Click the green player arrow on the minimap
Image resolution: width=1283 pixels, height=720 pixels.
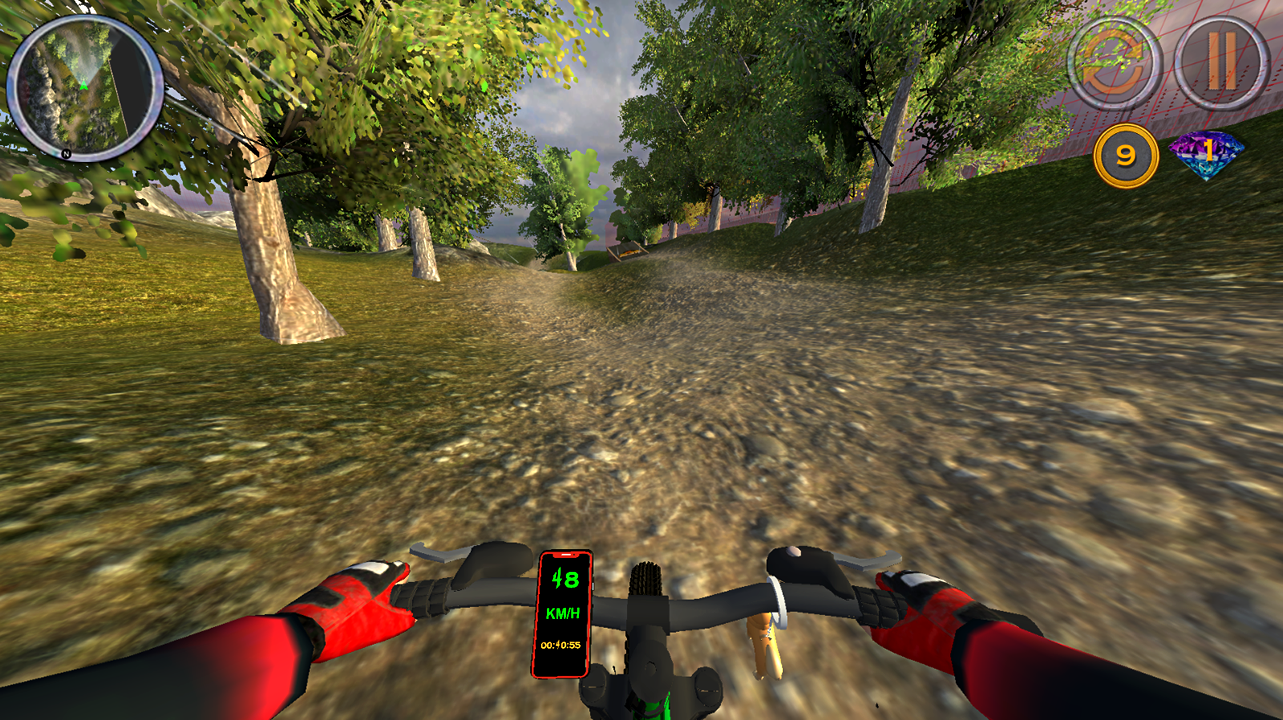pos(84,84)
